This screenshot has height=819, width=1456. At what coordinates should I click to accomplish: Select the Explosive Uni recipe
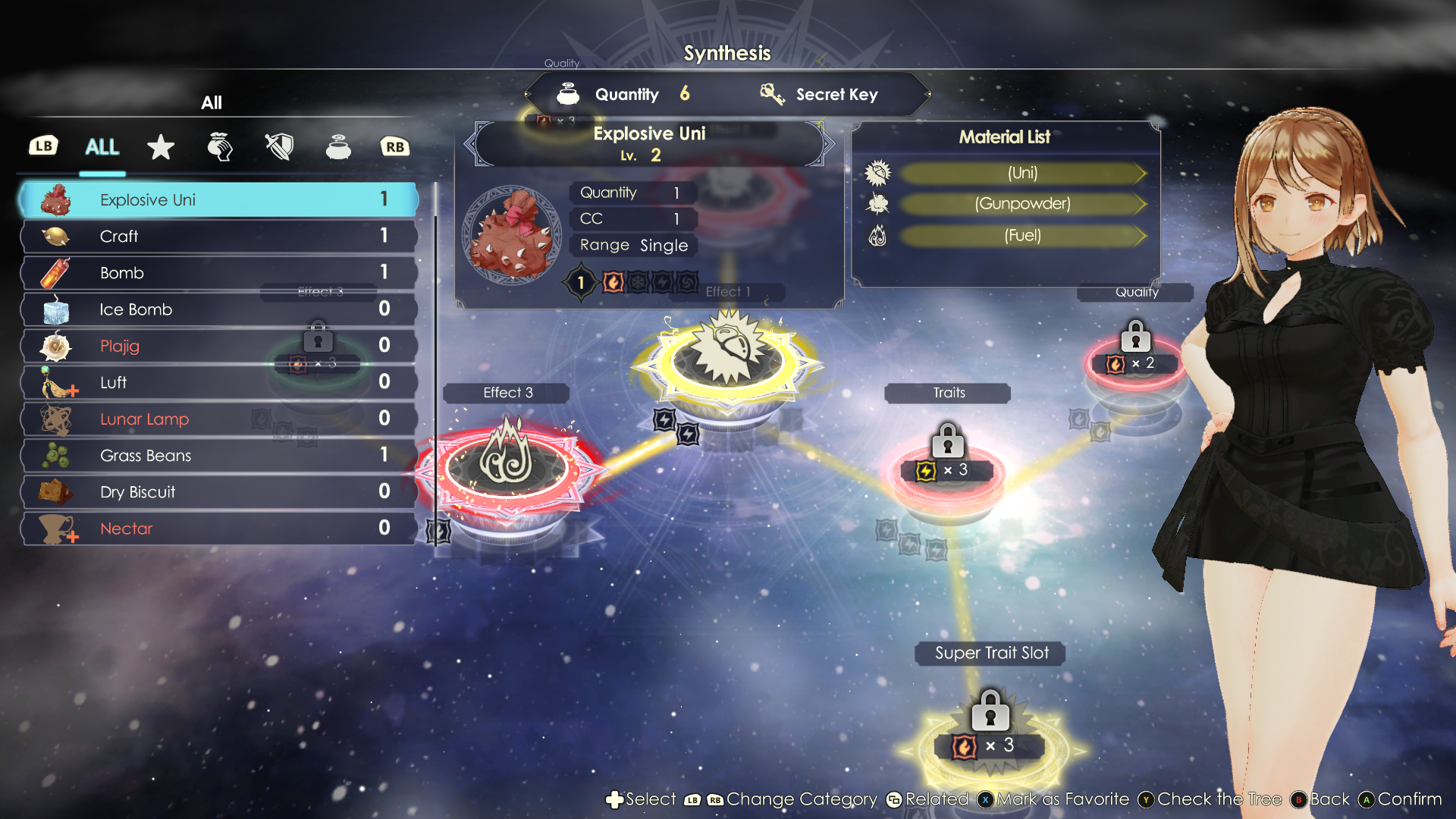tap(218, 200)
